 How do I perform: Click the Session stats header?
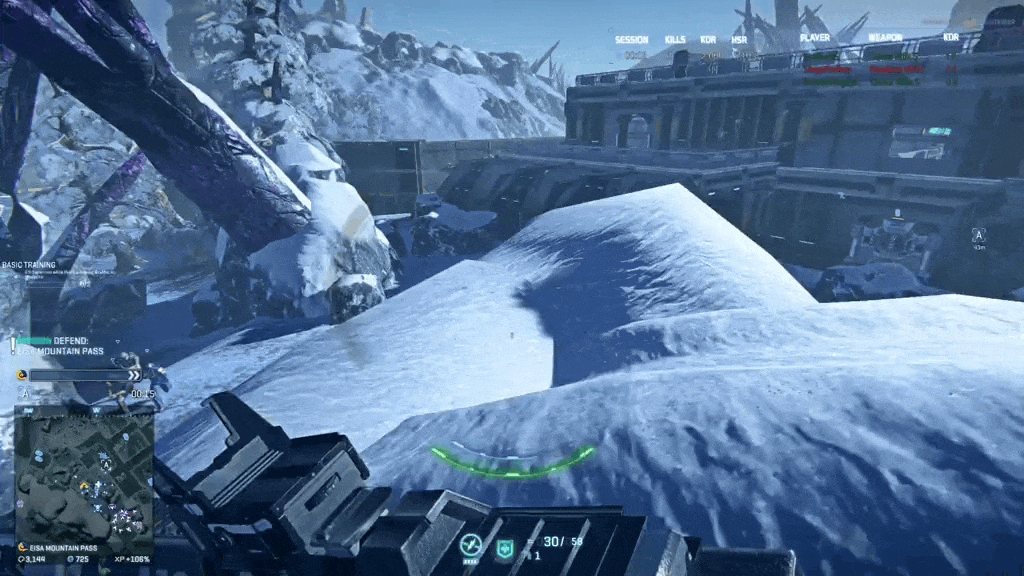coord(631,40)
